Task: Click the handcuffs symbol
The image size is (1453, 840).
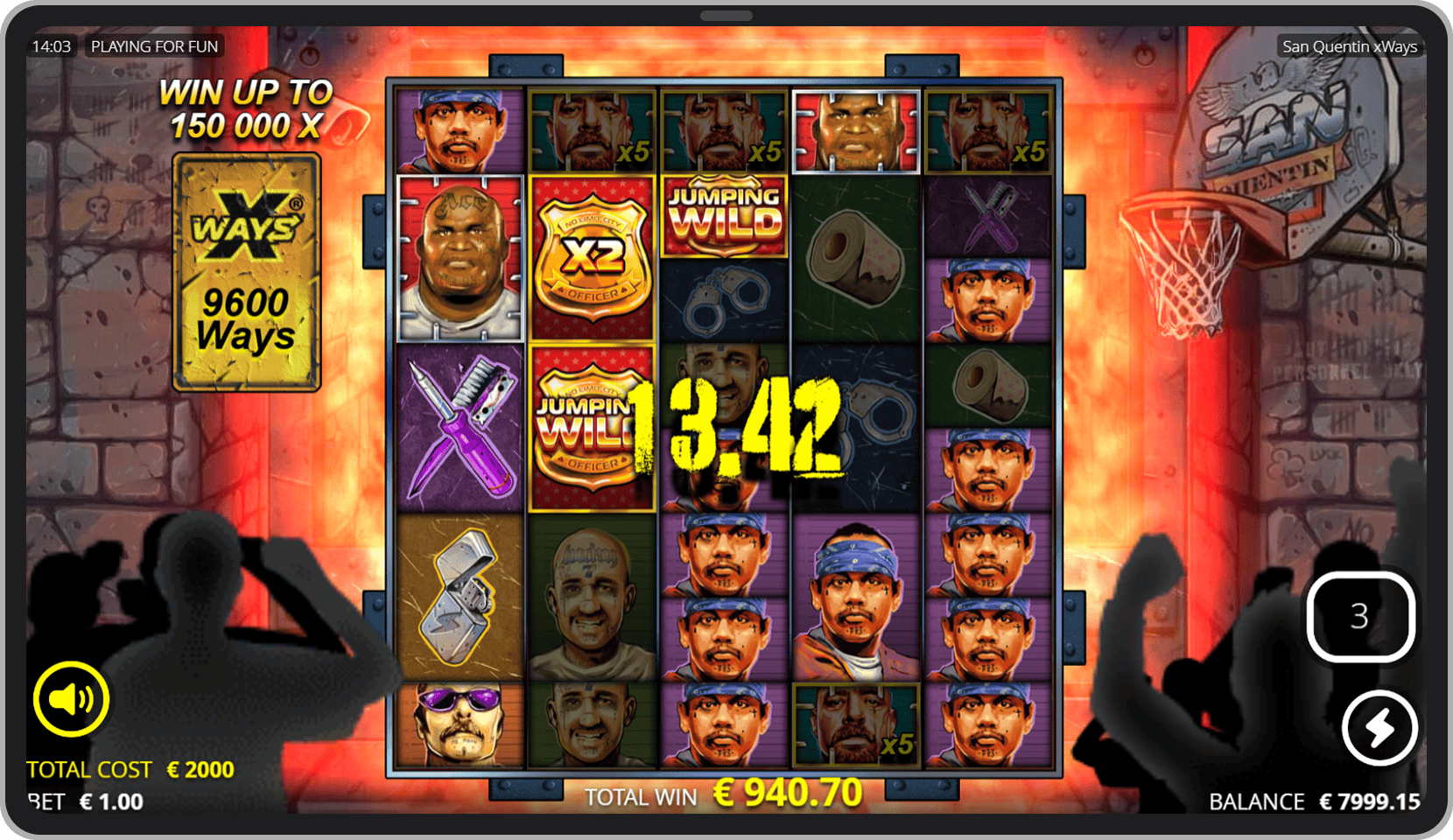Action: pyautogui.click(x=725, y=297)
